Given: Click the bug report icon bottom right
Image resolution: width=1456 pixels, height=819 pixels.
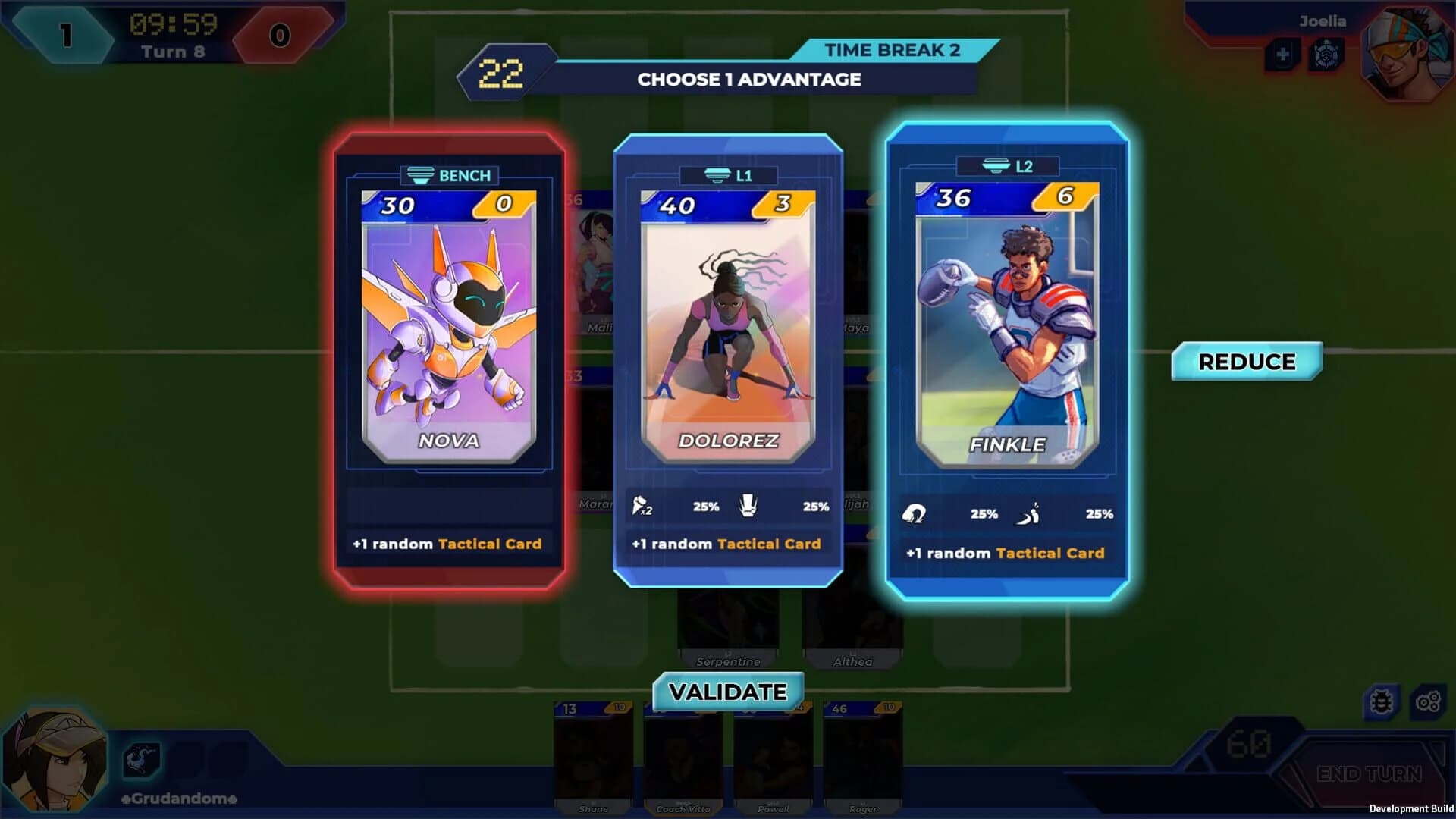Looking at the screenshot, I should point(1382,703).
